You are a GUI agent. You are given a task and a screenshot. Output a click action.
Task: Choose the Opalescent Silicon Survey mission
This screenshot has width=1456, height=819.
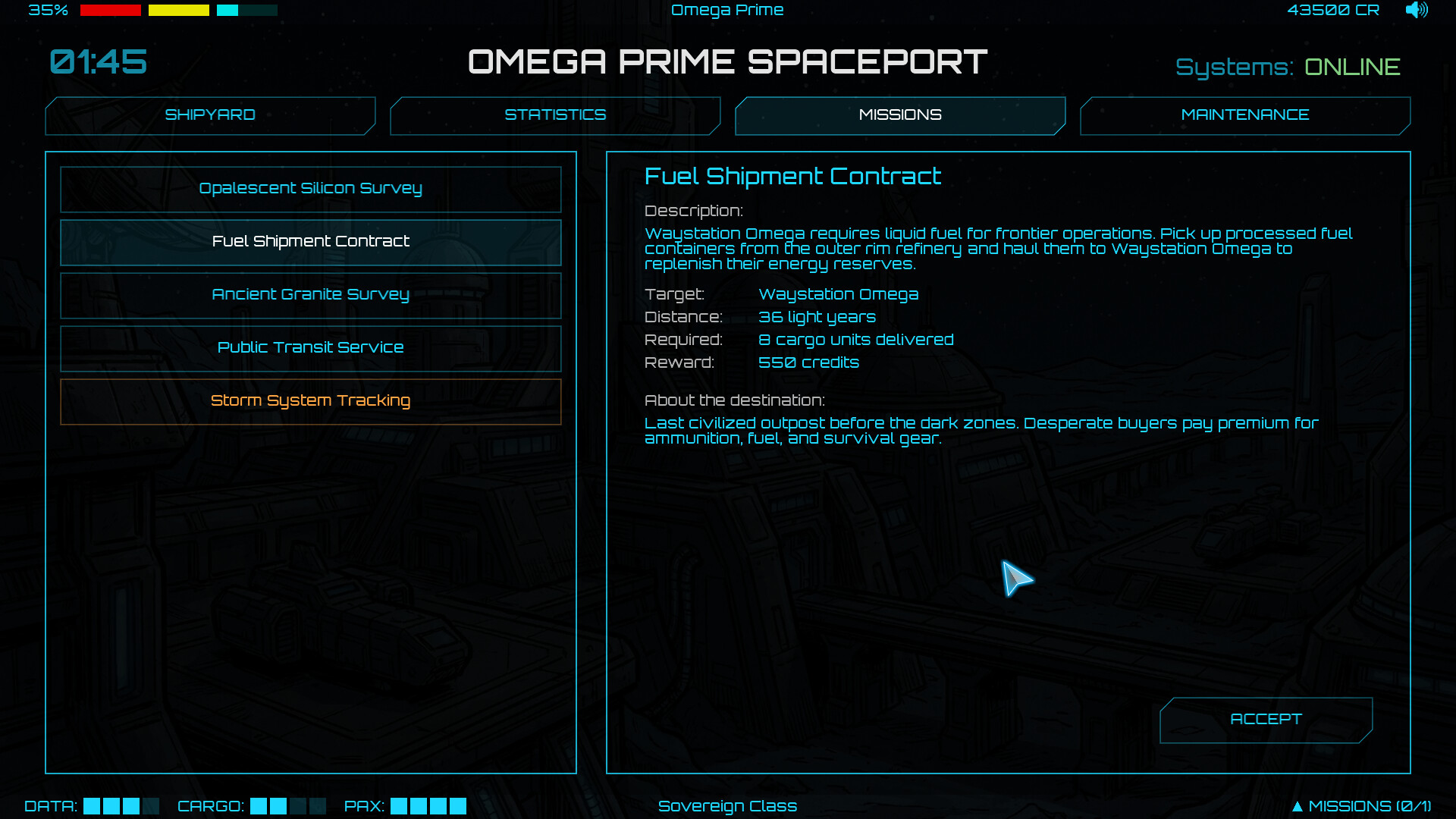(x=310, y=189)
